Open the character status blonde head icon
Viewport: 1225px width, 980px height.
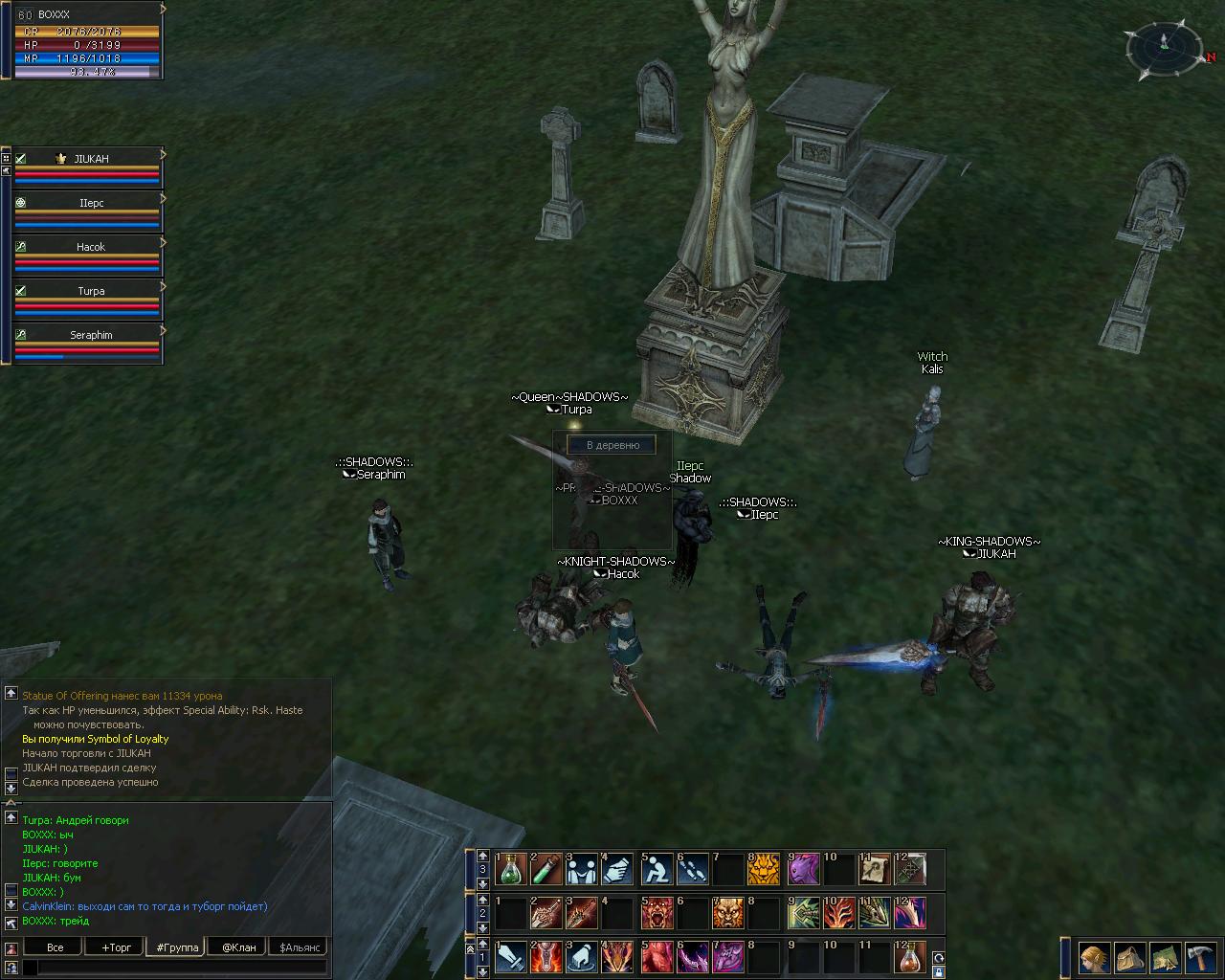click(x=1094, y=957)
